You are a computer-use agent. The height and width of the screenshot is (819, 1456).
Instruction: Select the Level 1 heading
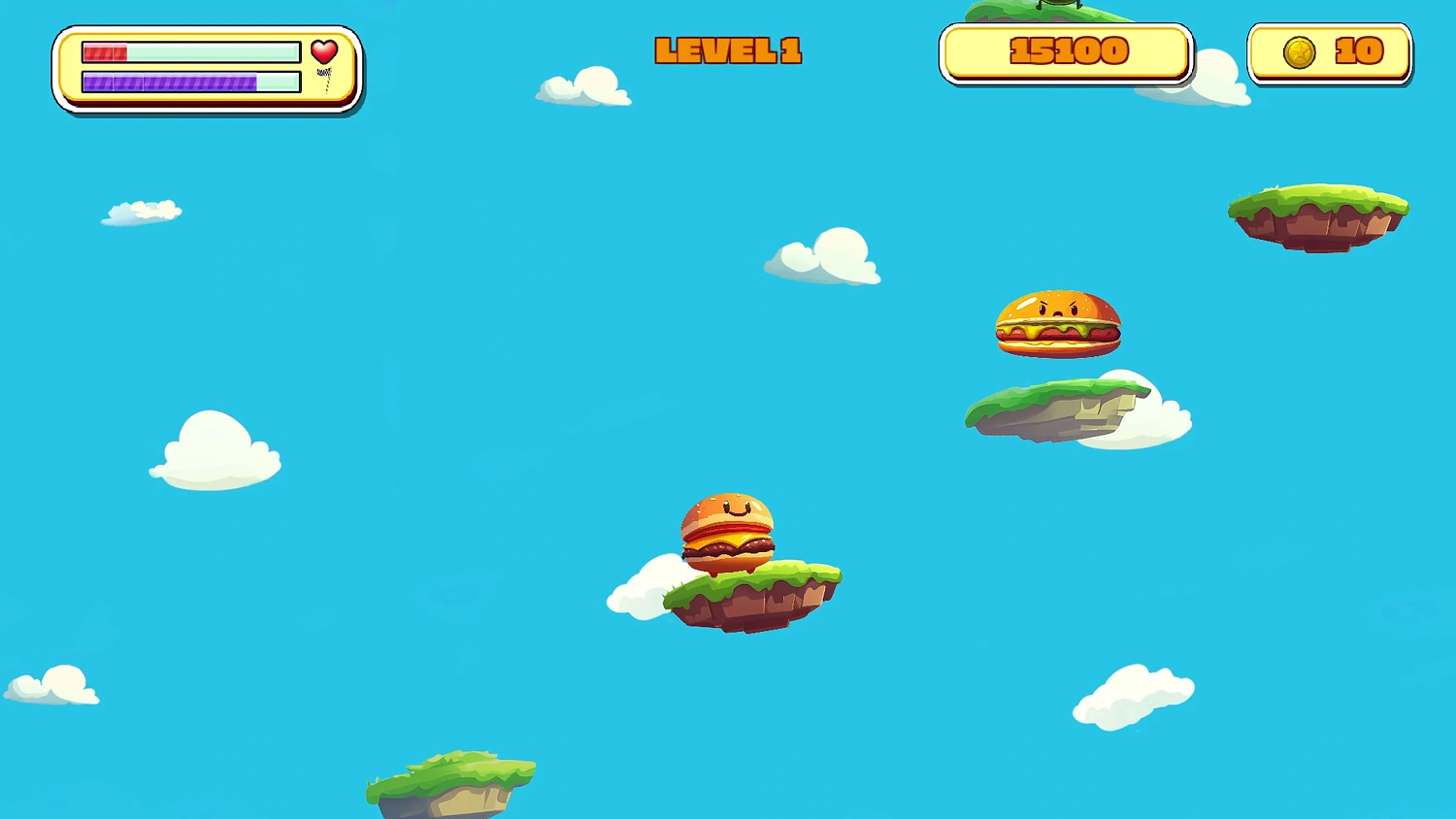click(728, 51)
